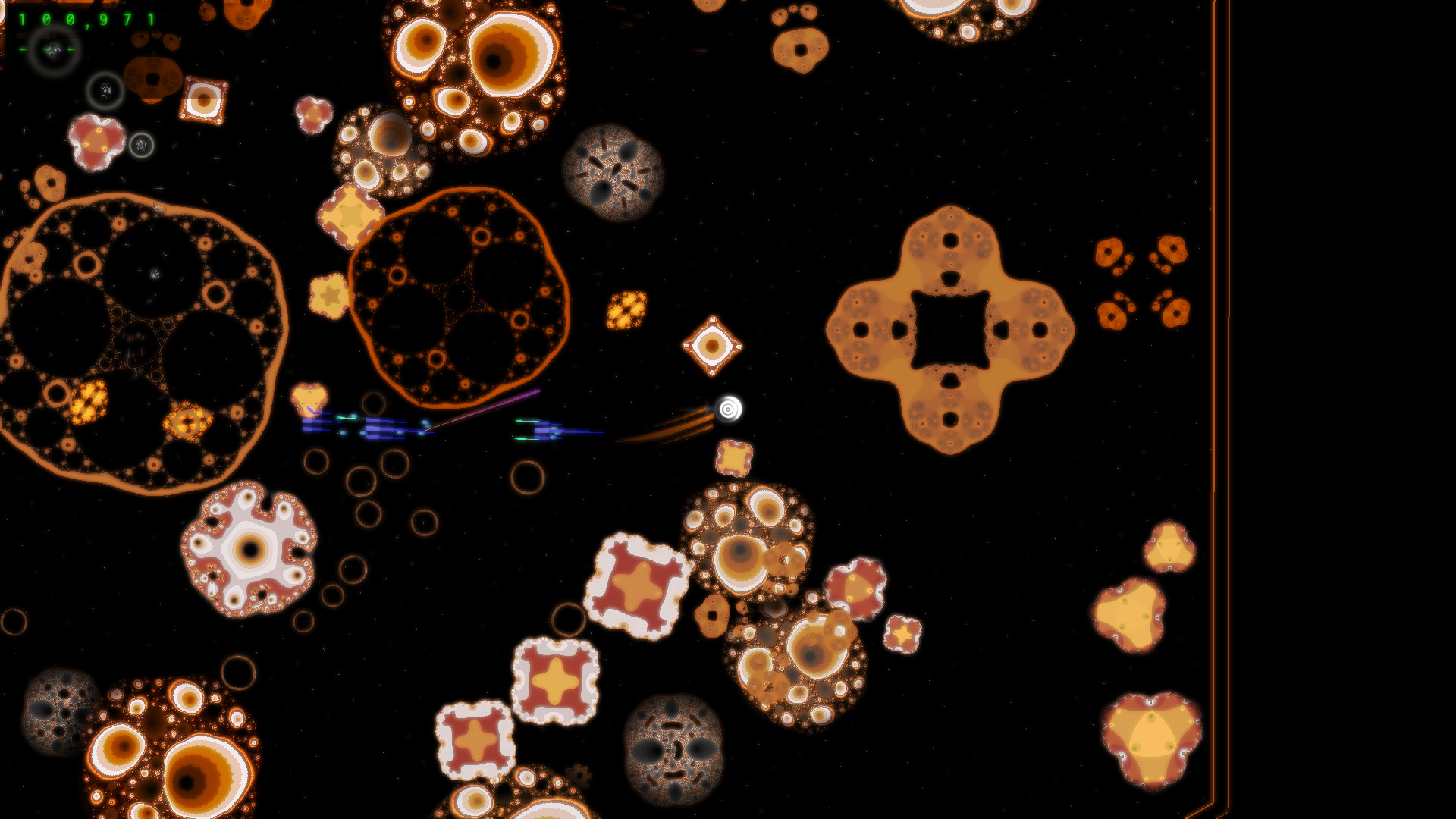
Task: Click the large brown fractal asteroid at top center
Action: pos(474,68)
